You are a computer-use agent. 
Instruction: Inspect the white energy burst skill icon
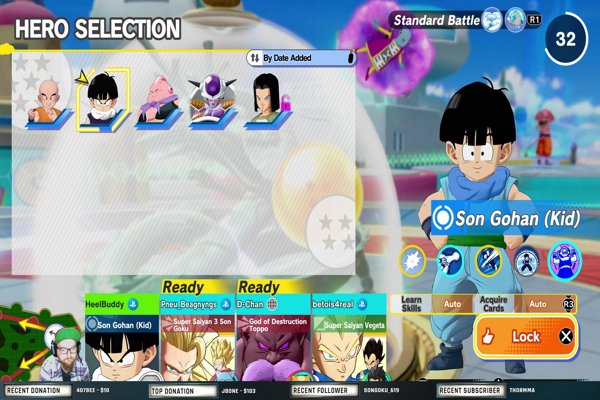(413, 261)
